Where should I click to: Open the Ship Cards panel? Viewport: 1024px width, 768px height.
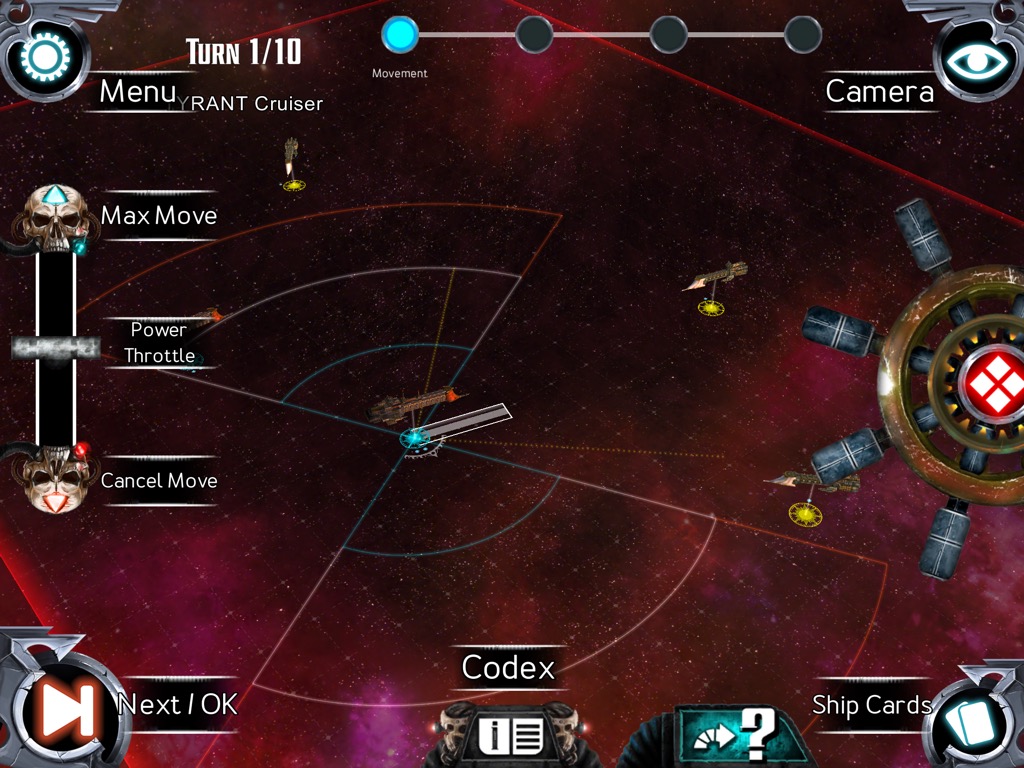pyautogui.click(x=968, y=714)
